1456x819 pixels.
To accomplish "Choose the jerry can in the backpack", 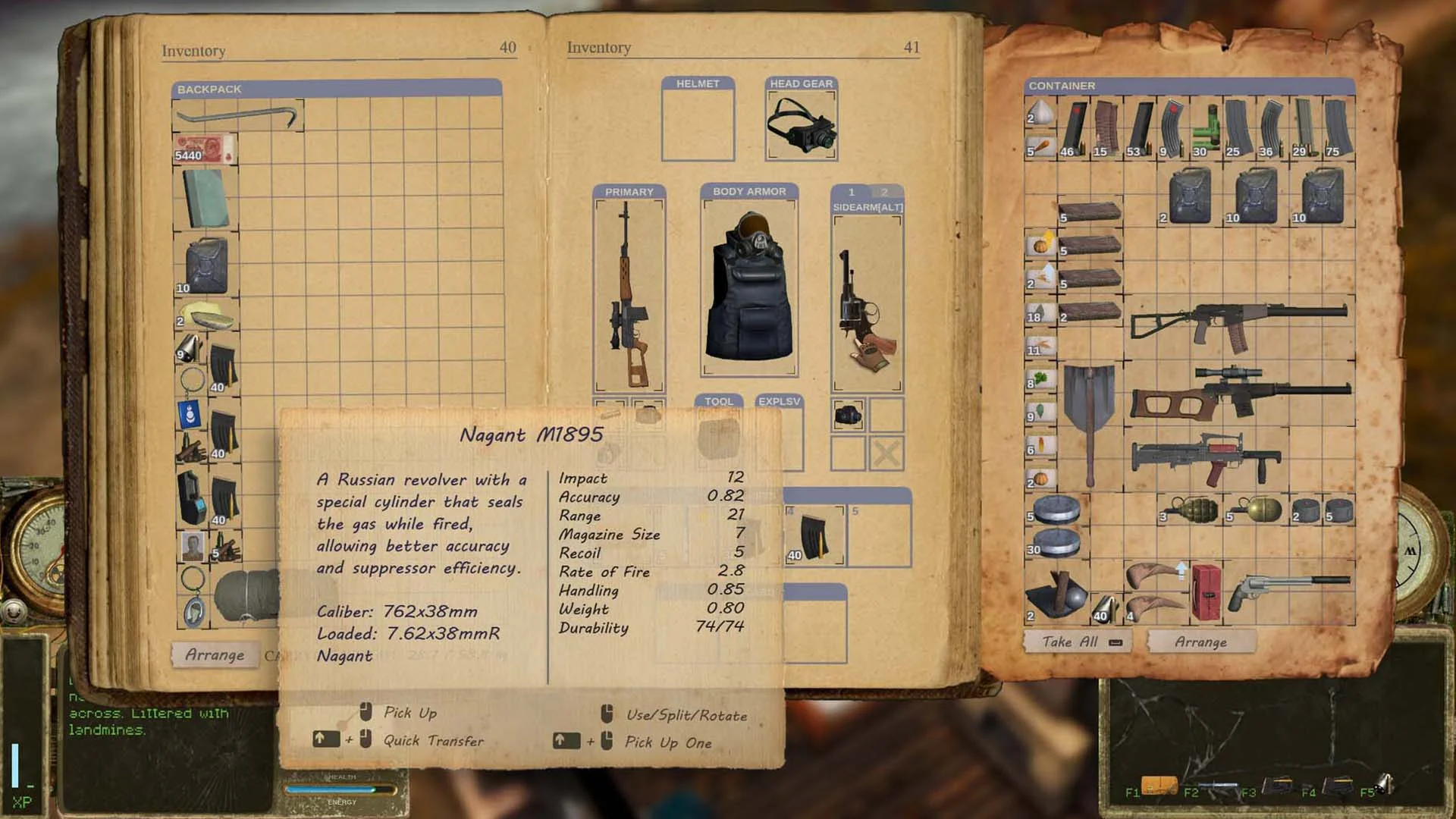I will [205, 265].
